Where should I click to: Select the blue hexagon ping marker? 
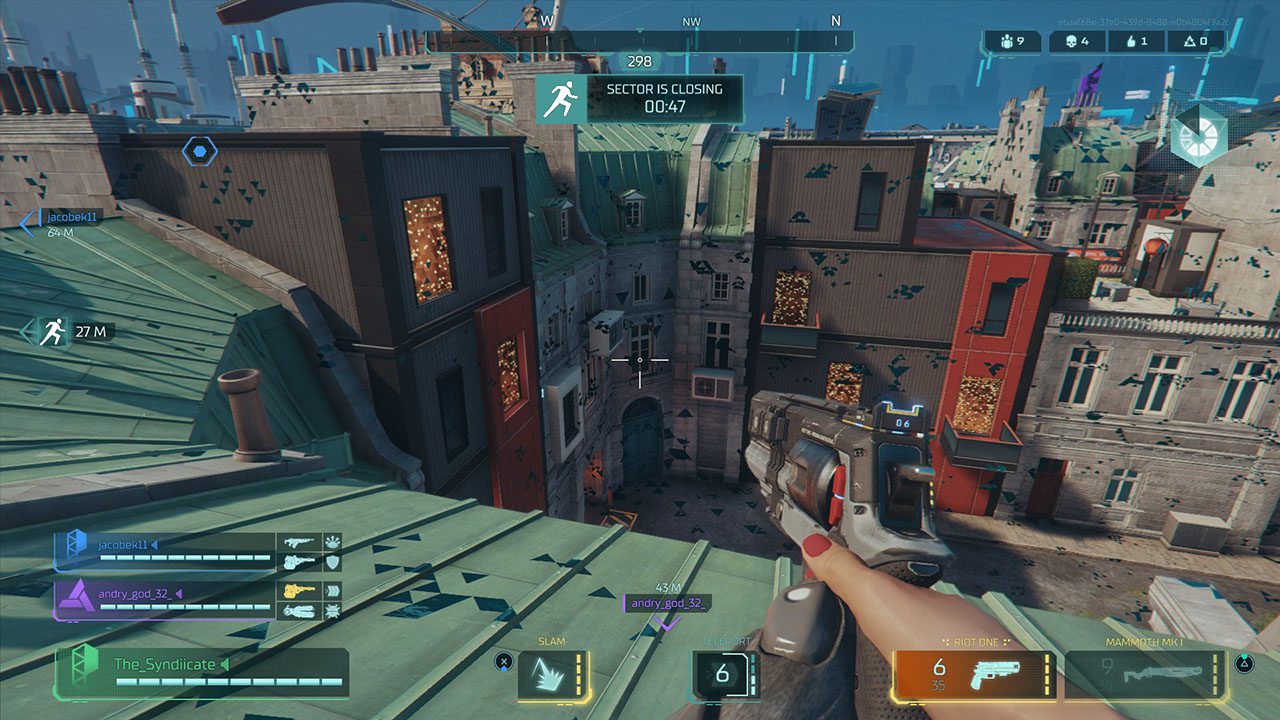pos(200,152)
